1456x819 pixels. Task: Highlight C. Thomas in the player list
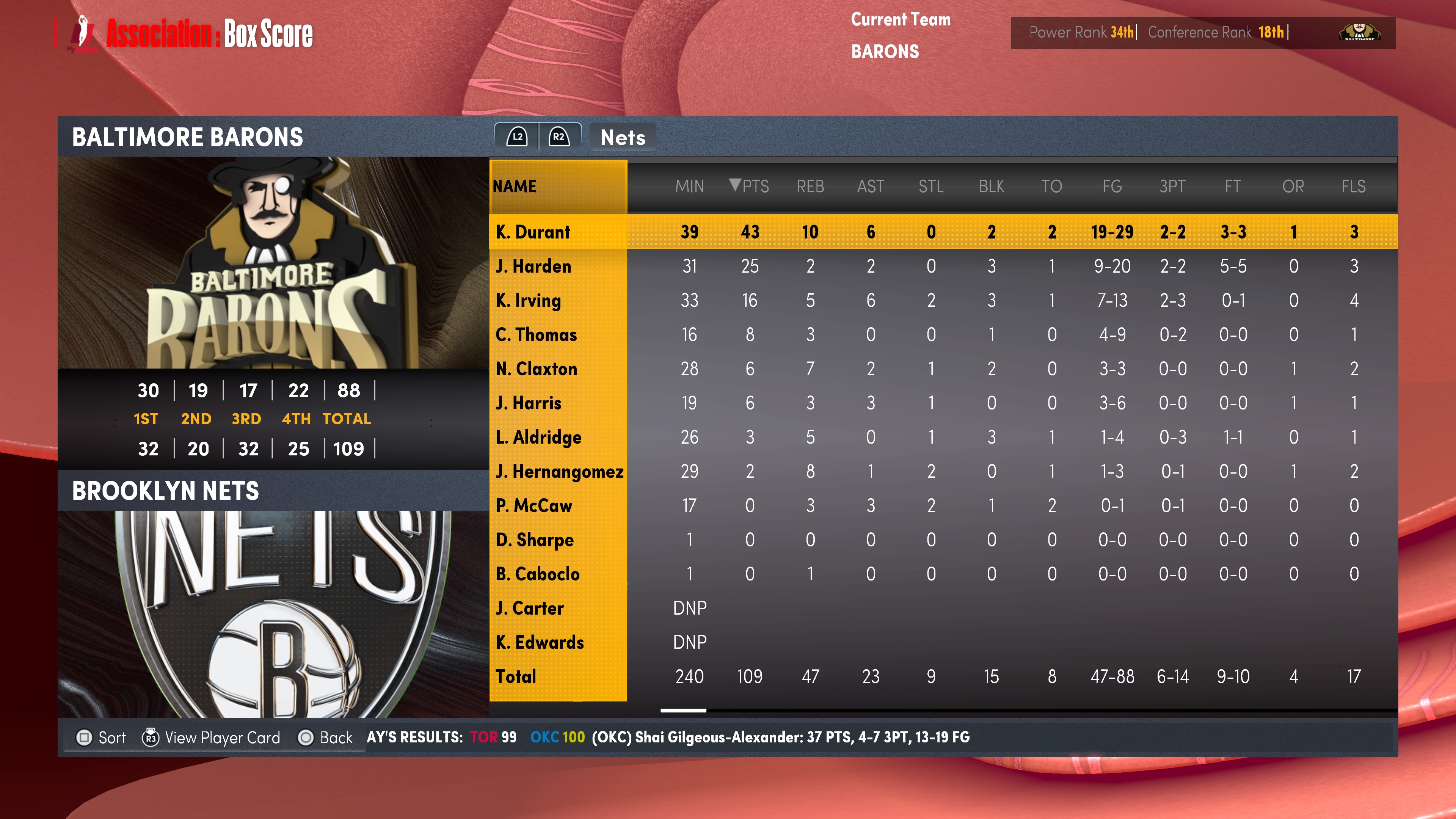pyautogui.click(x=536, y=334)
